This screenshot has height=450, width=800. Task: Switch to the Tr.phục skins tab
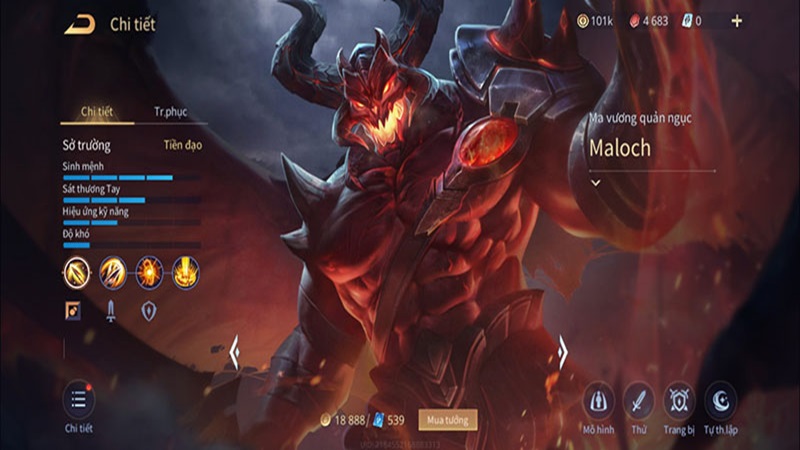pos(170,112)
